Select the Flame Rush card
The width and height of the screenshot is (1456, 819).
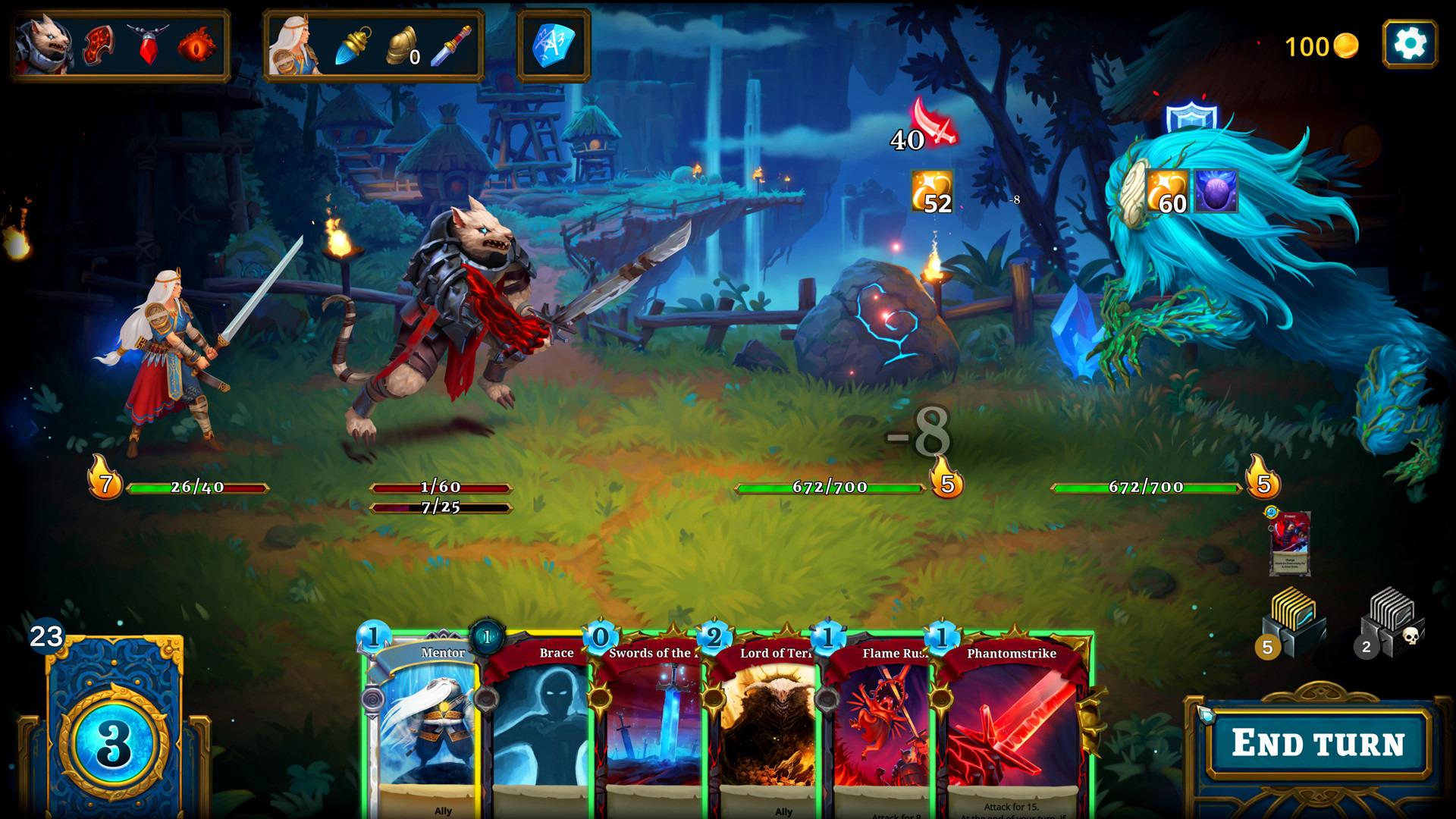(878, 720)
